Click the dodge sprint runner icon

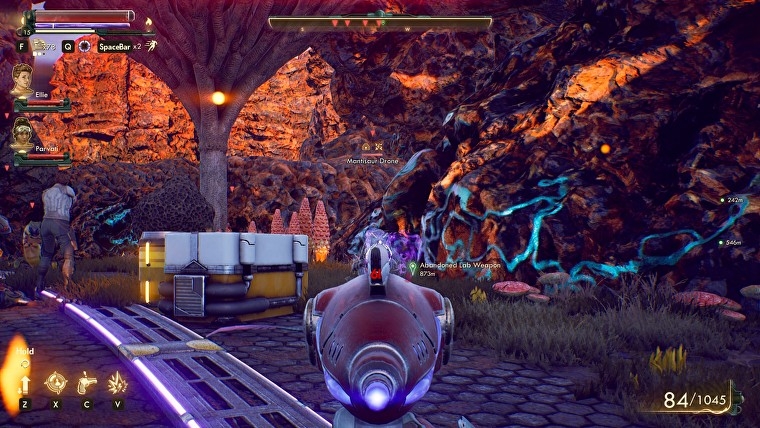150,46
